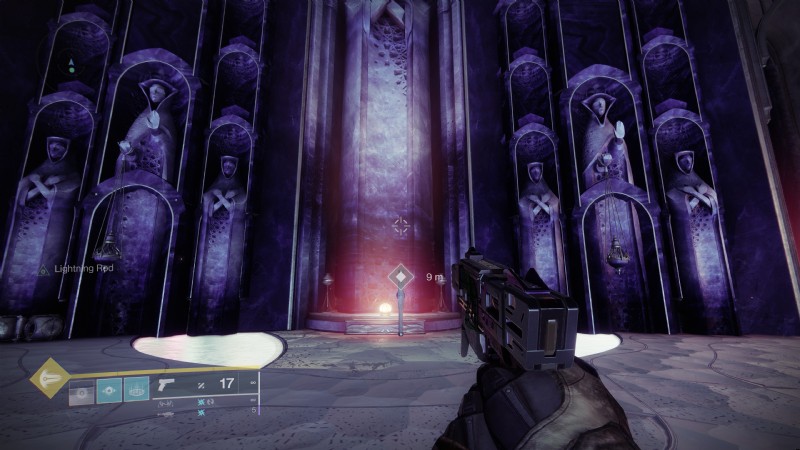
Task: Click the radar indicator with green dot
Action: (x=71, y=68)
